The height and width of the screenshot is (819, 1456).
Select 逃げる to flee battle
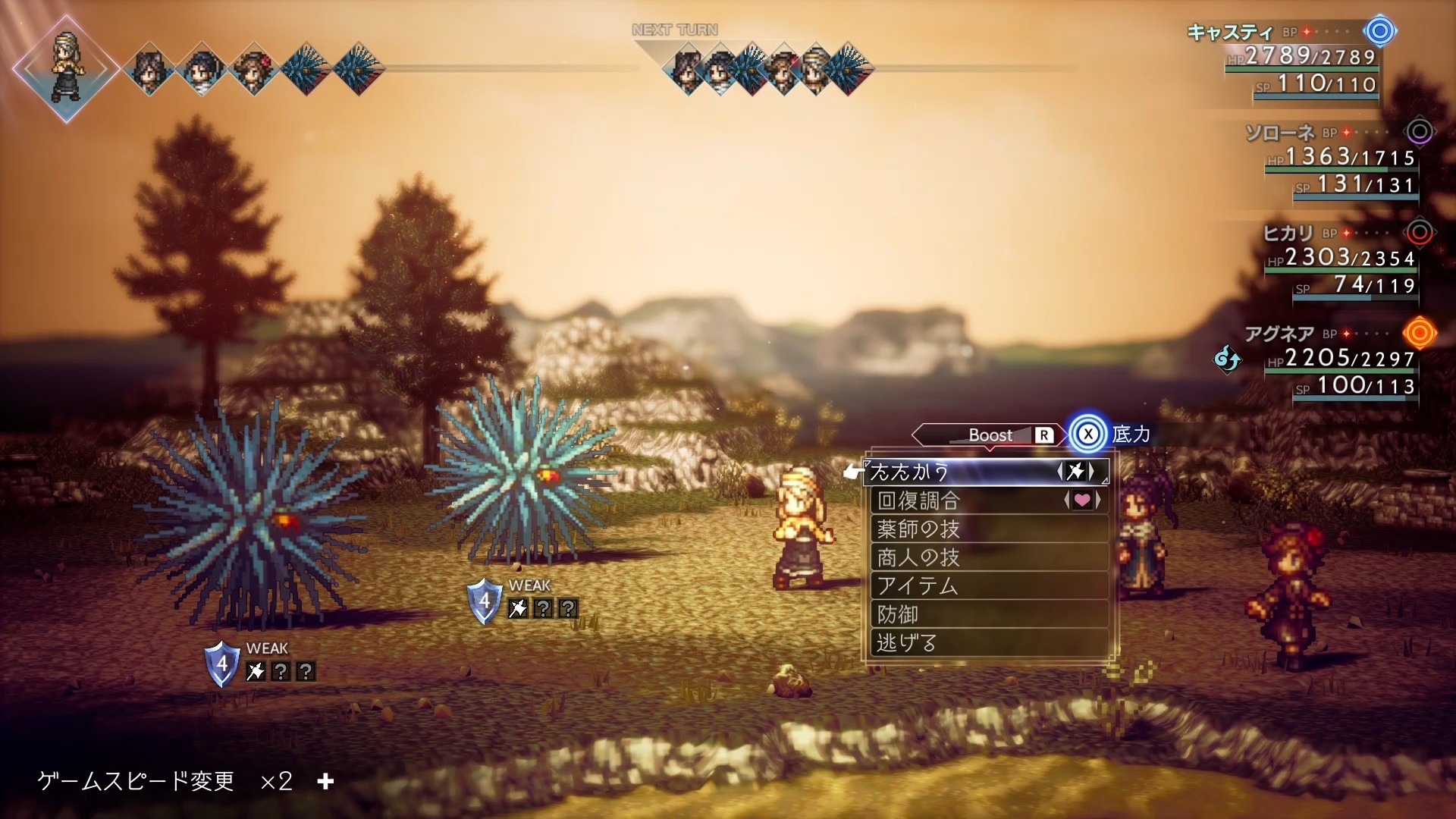(986, 643)
